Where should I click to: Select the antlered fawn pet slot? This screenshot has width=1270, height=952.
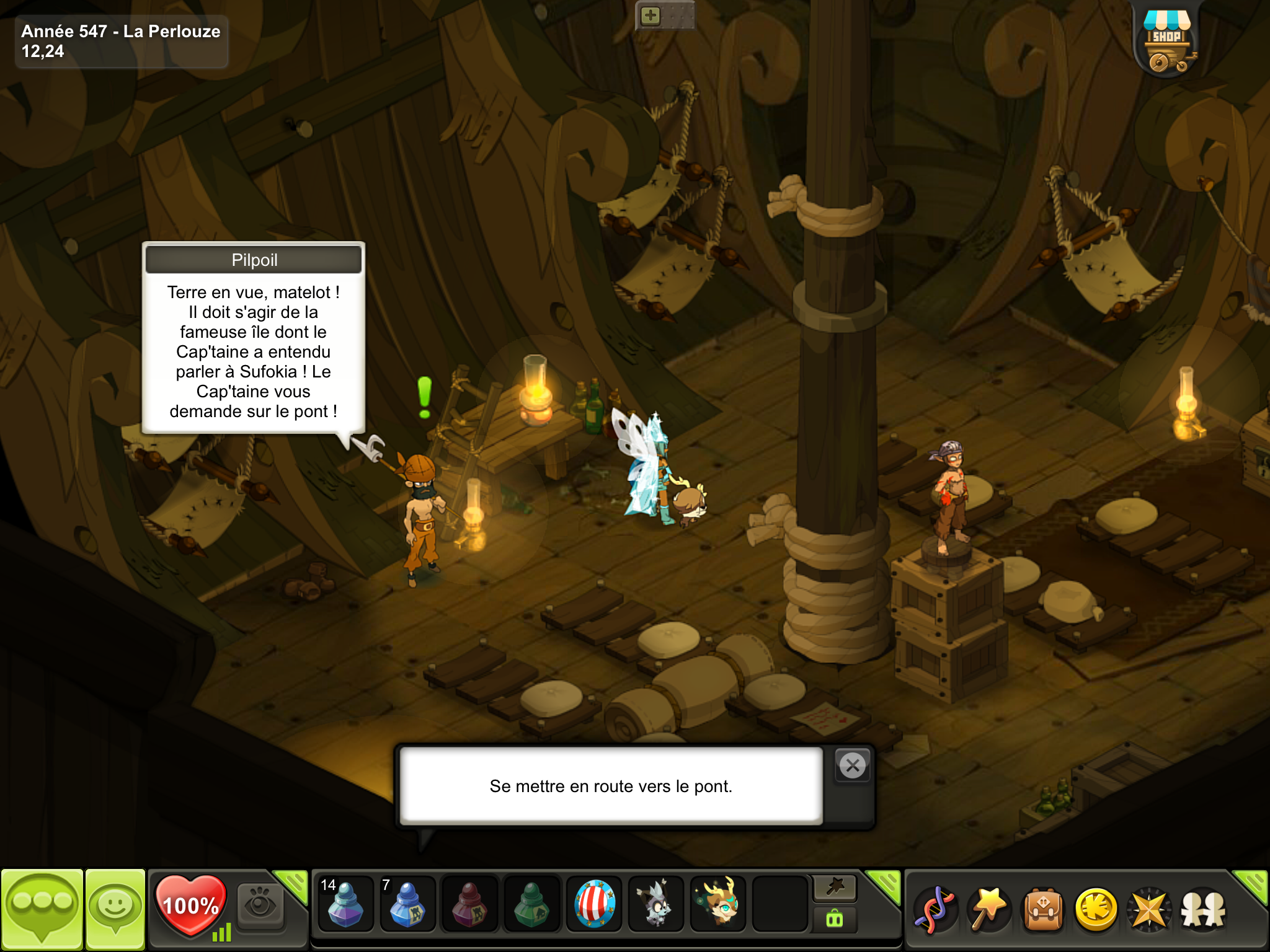[x=718, y=905]
